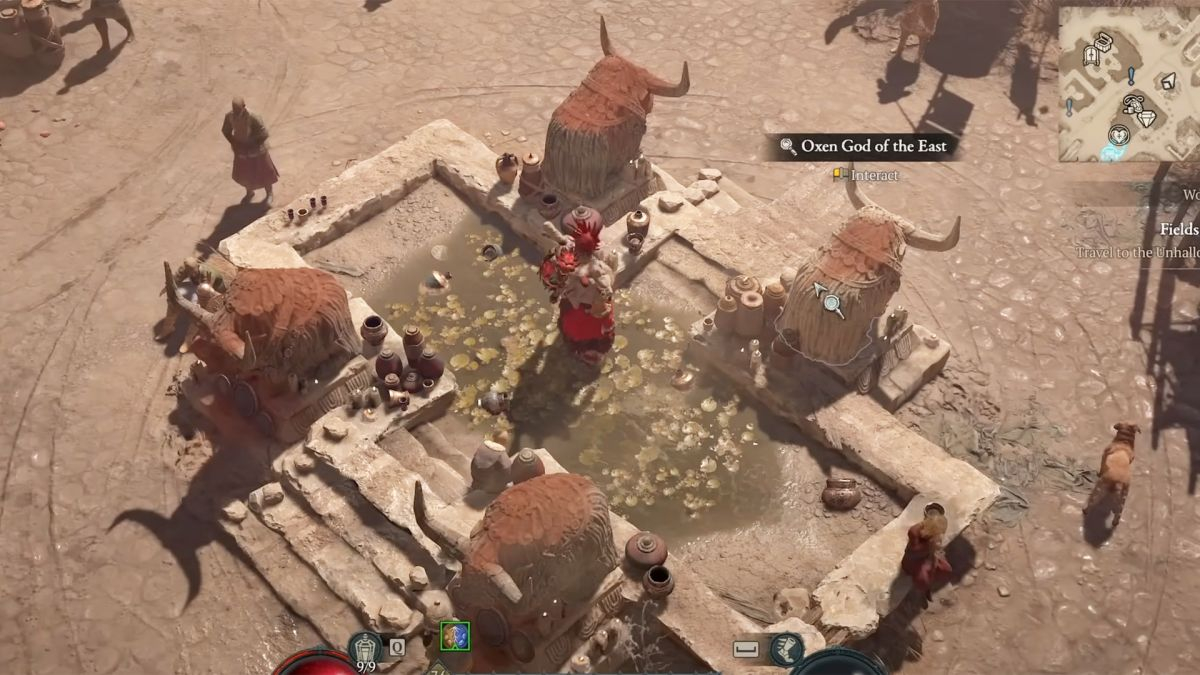Viewport: 1200px width, 675px height.
Task: Select the wardrobe marker on the minimap
Action: pos(1092,56)
